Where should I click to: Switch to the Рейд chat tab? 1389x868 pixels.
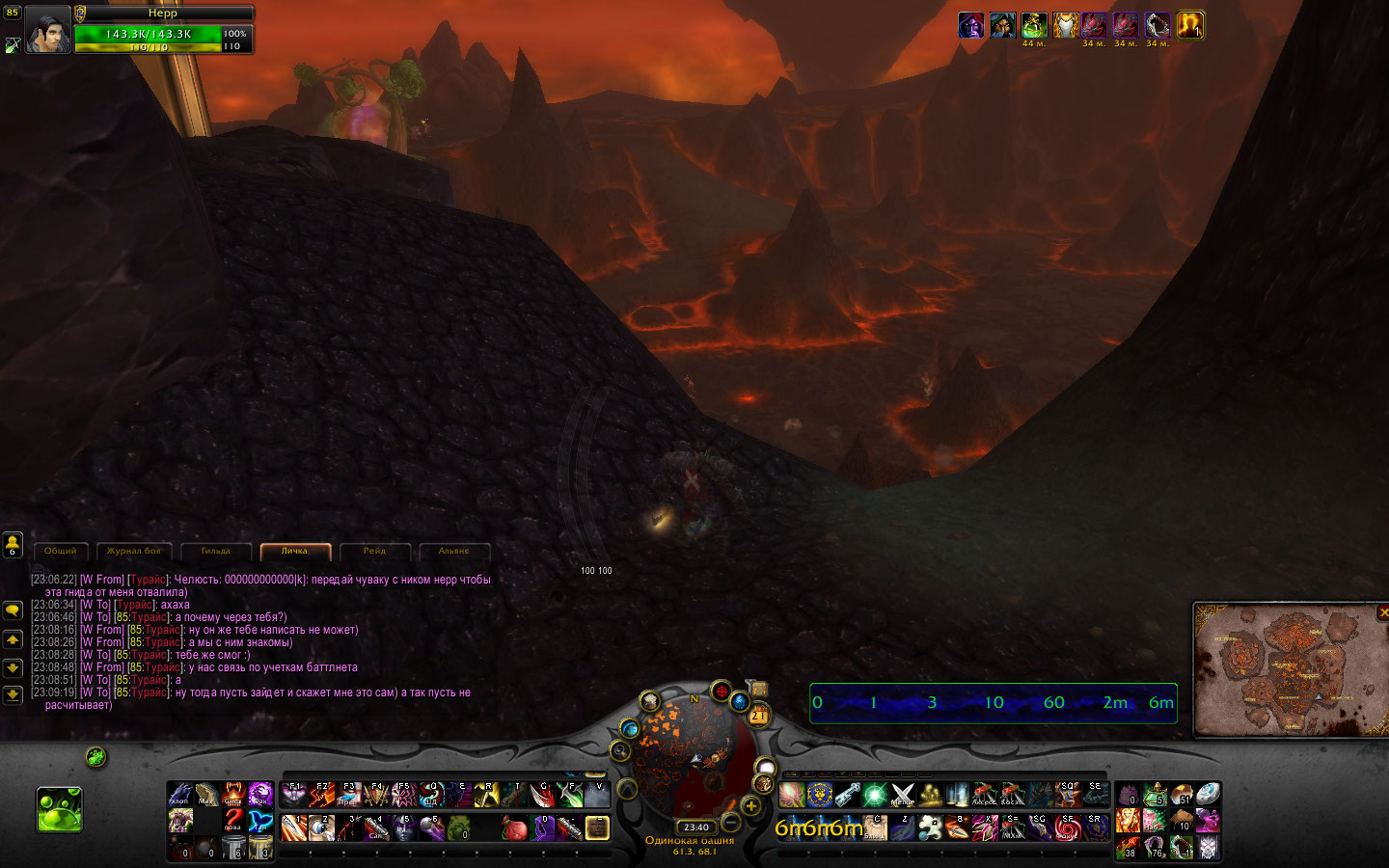point(374,551)
